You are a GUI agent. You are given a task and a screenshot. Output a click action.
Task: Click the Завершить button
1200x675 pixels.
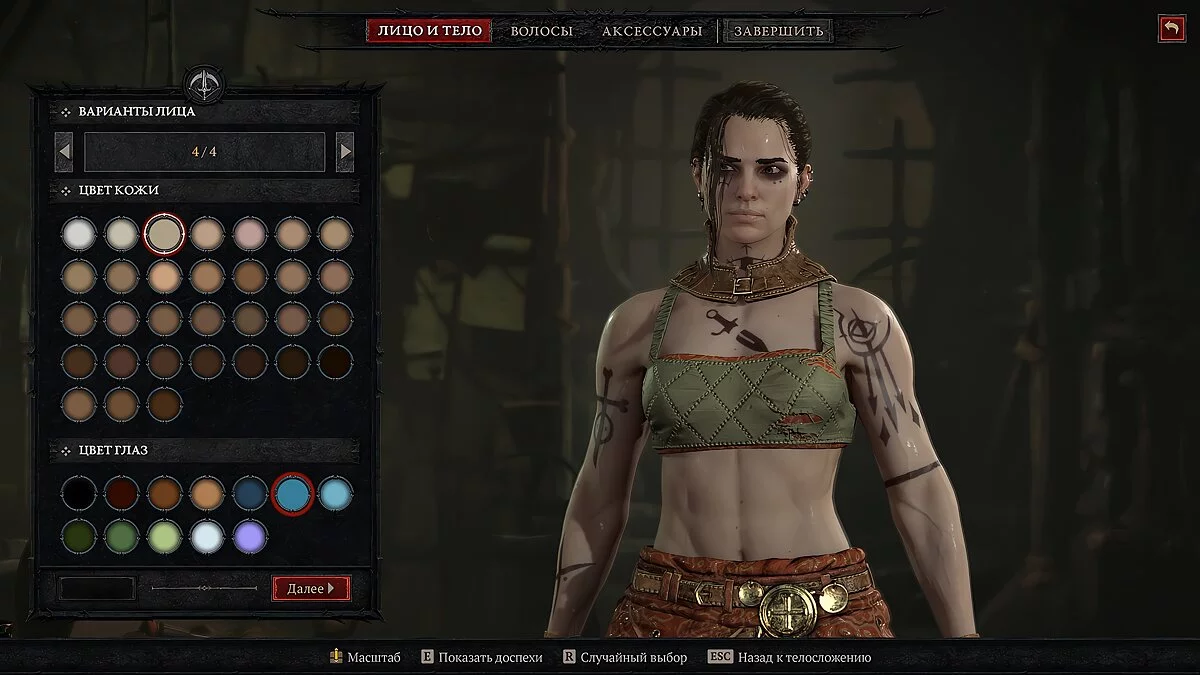tap(778, 31)
